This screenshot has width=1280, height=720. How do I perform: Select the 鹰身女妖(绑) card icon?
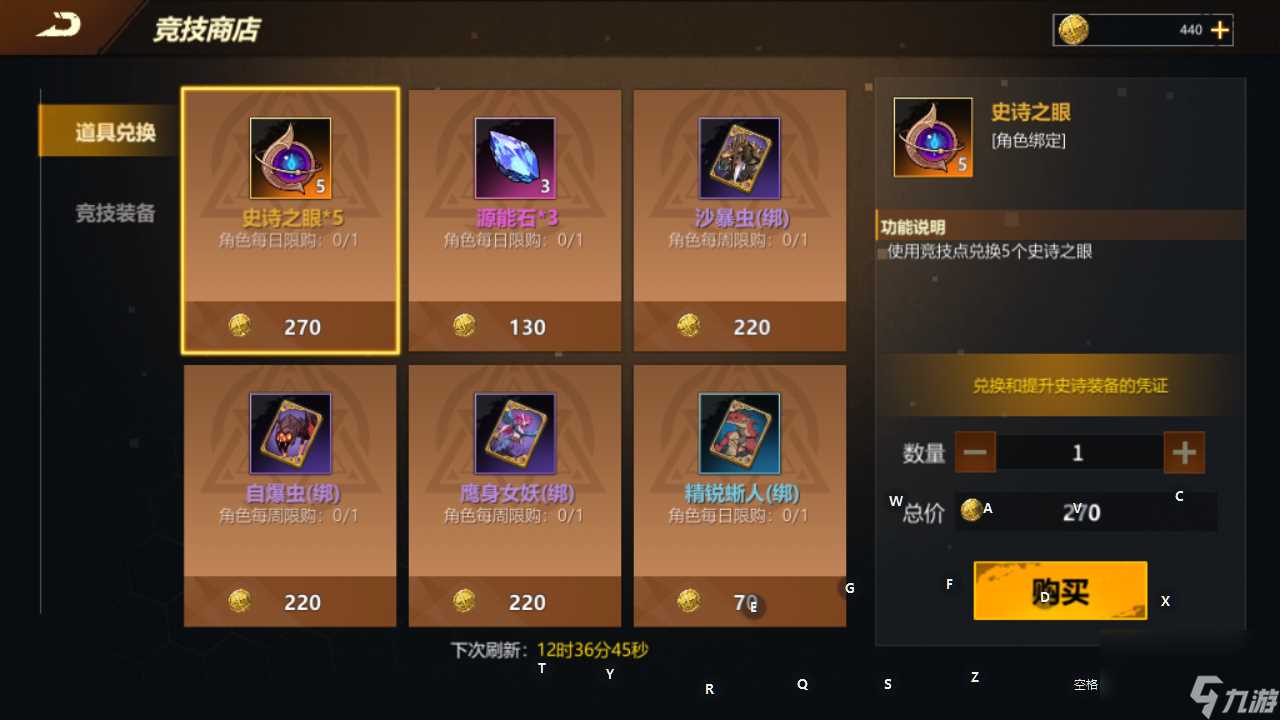pyautogui.click(x=514, y=432)
